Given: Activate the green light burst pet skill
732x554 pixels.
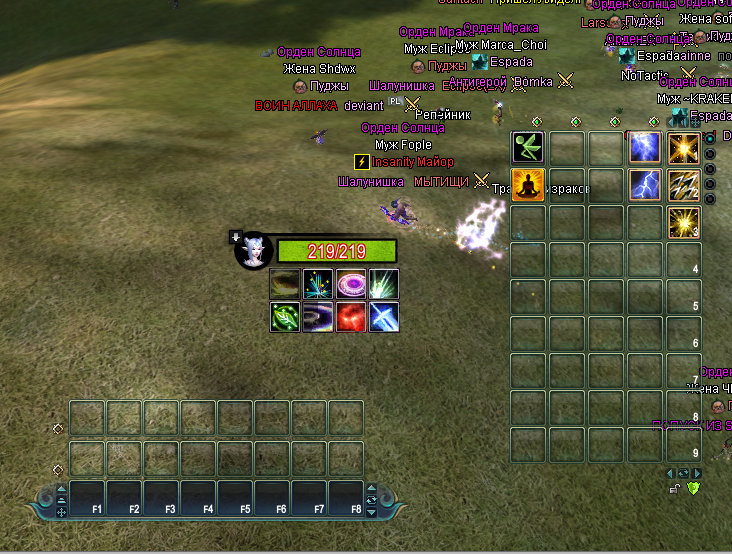Looking at the screenshot, I should [383, 284].
